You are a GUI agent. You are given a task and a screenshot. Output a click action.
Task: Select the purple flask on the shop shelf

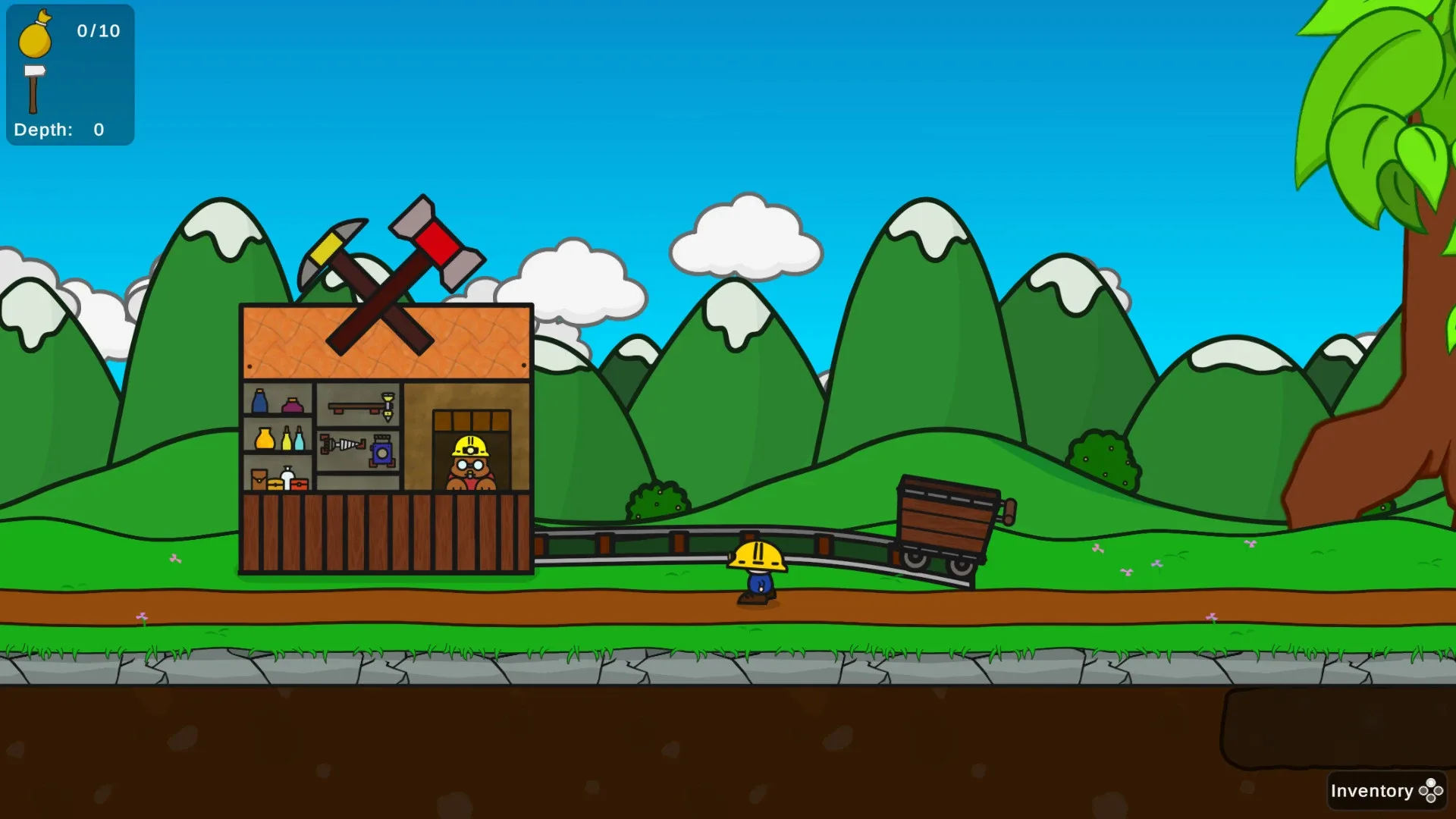[x=293, y=403]
